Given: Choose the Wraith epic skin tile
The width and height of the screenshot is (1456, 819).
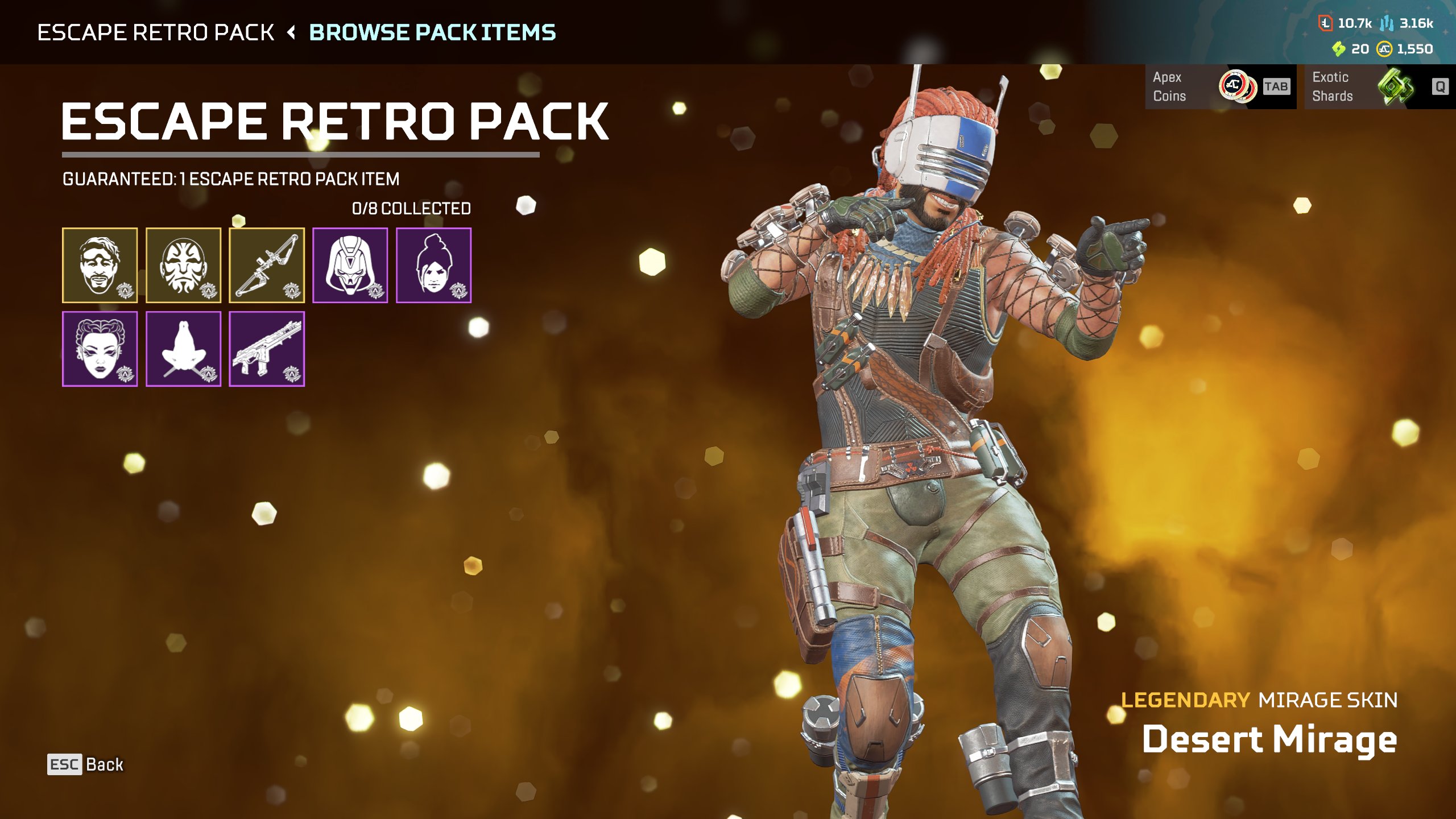Looking at the screenshot, I should tap(433, 265).
